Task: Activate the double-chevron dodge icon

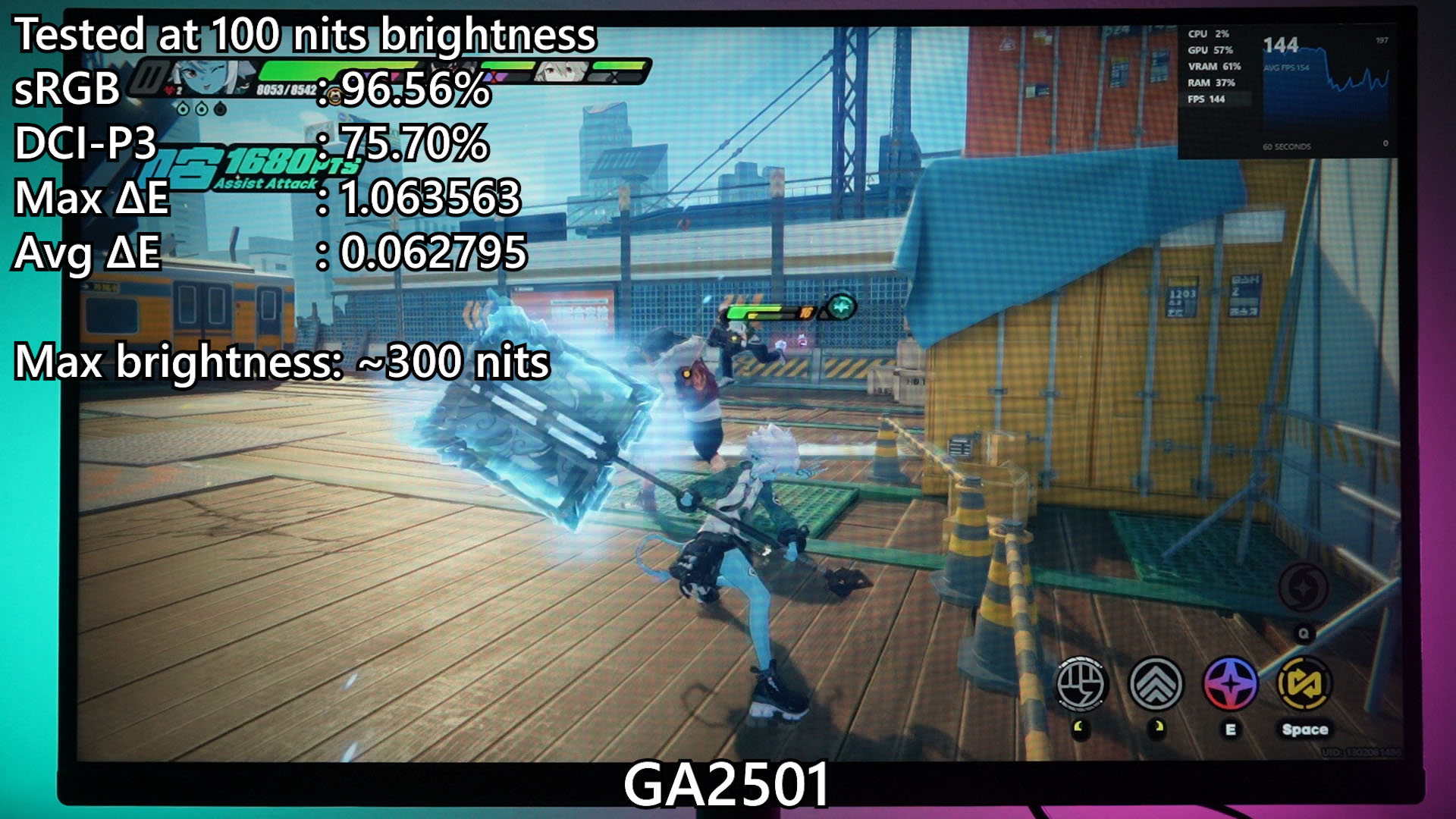Action: point(1156,682)
